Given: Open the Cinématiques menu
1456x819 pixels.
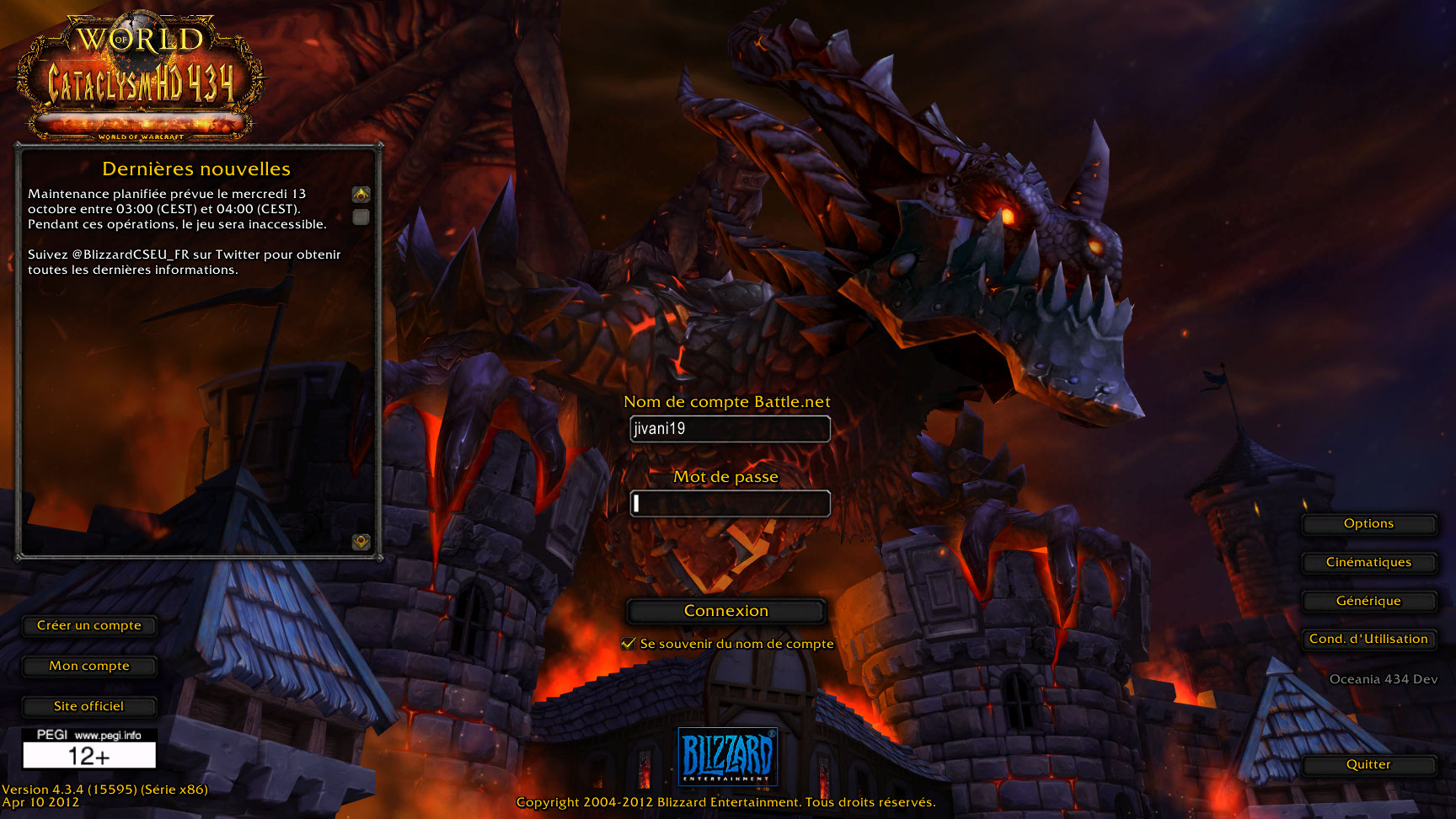Looking at the screenshot, I should 1368,563.
